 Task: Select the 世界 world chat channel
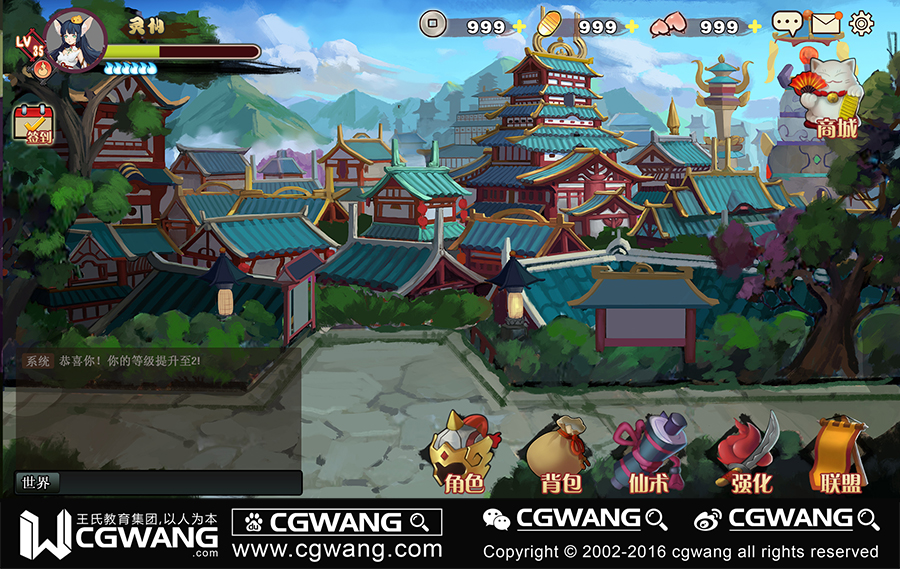coord(37,482)
